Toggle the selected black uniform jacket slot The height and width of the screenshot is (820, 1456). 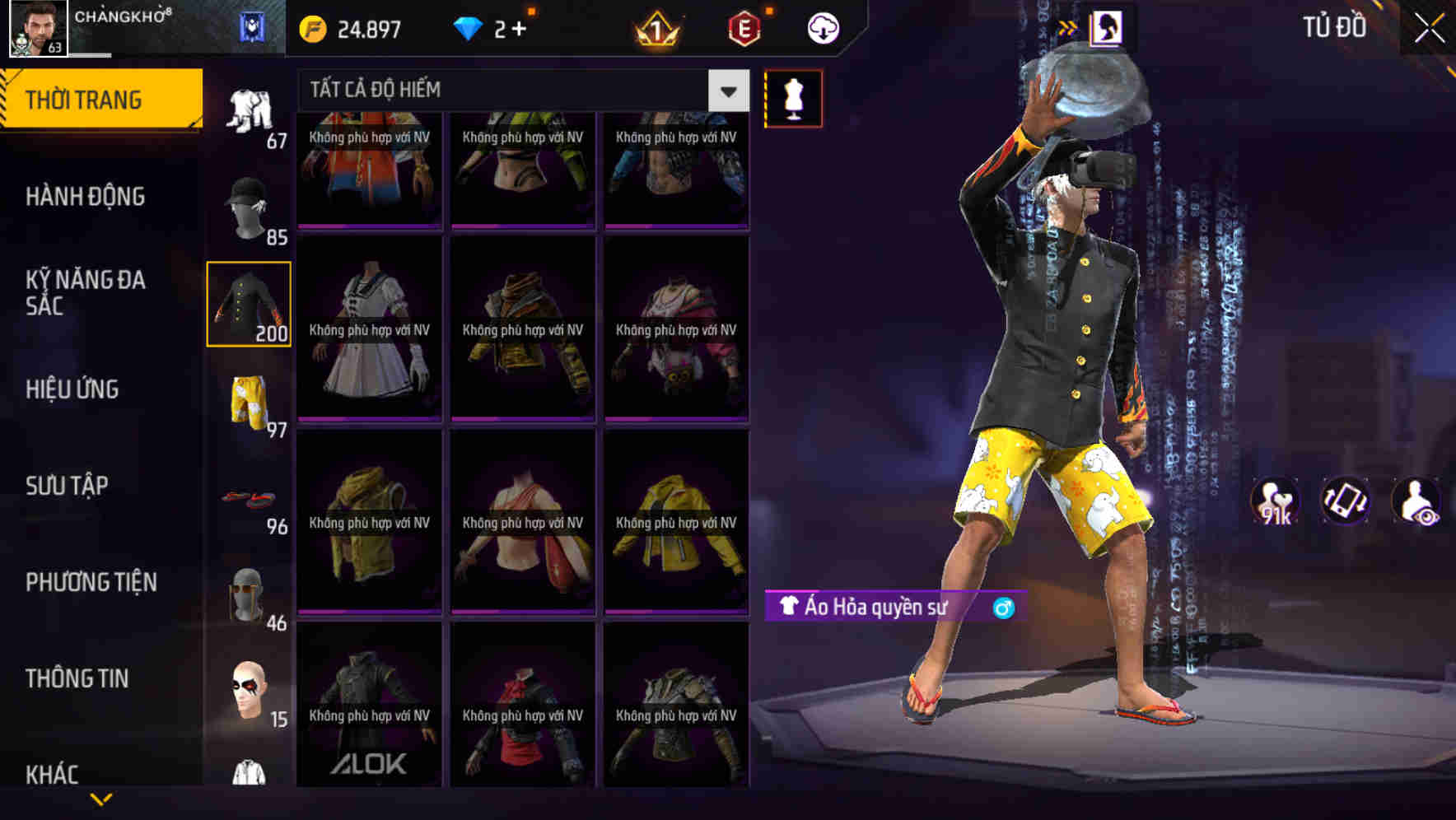point(249,305)
